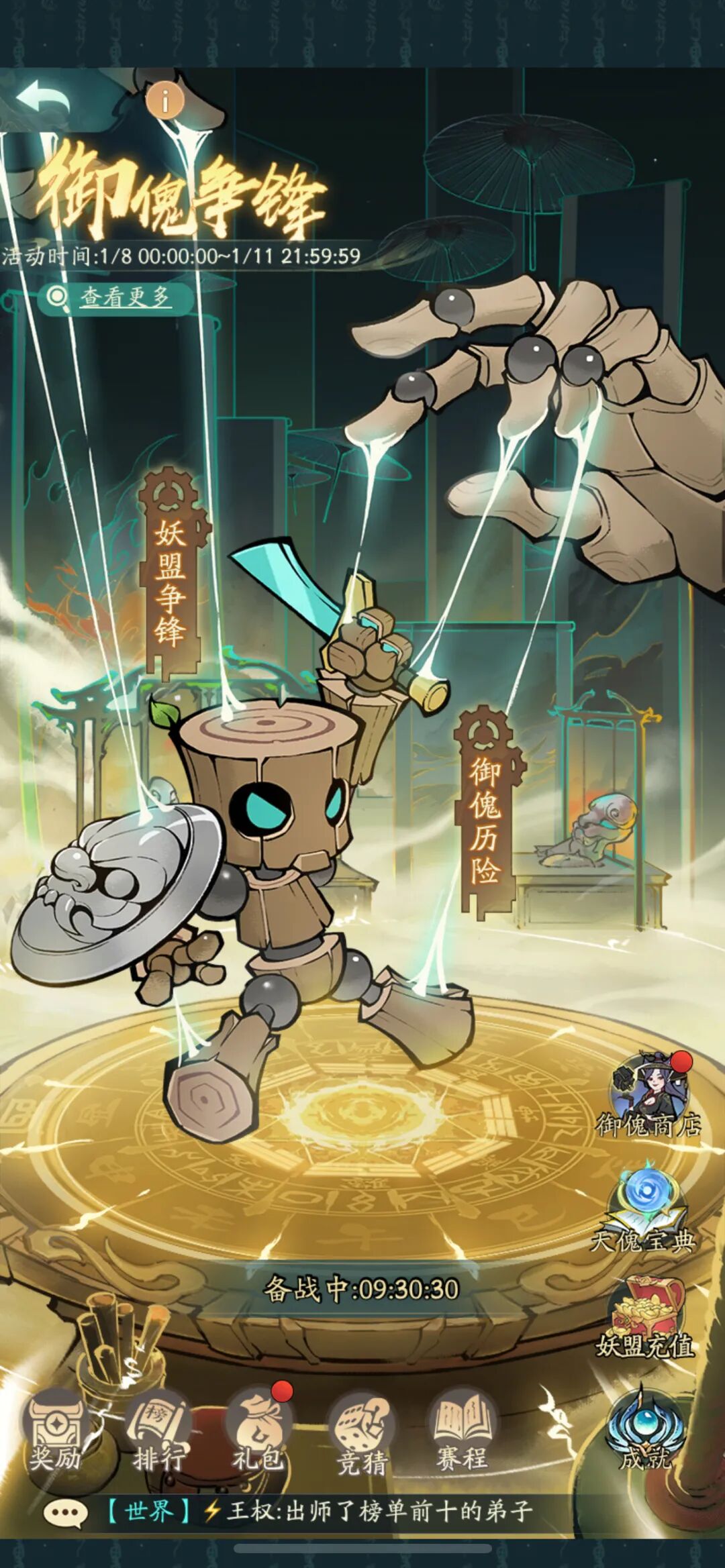
Task: Open the chat bubble icon
Action: click(x=65, y=1512)
